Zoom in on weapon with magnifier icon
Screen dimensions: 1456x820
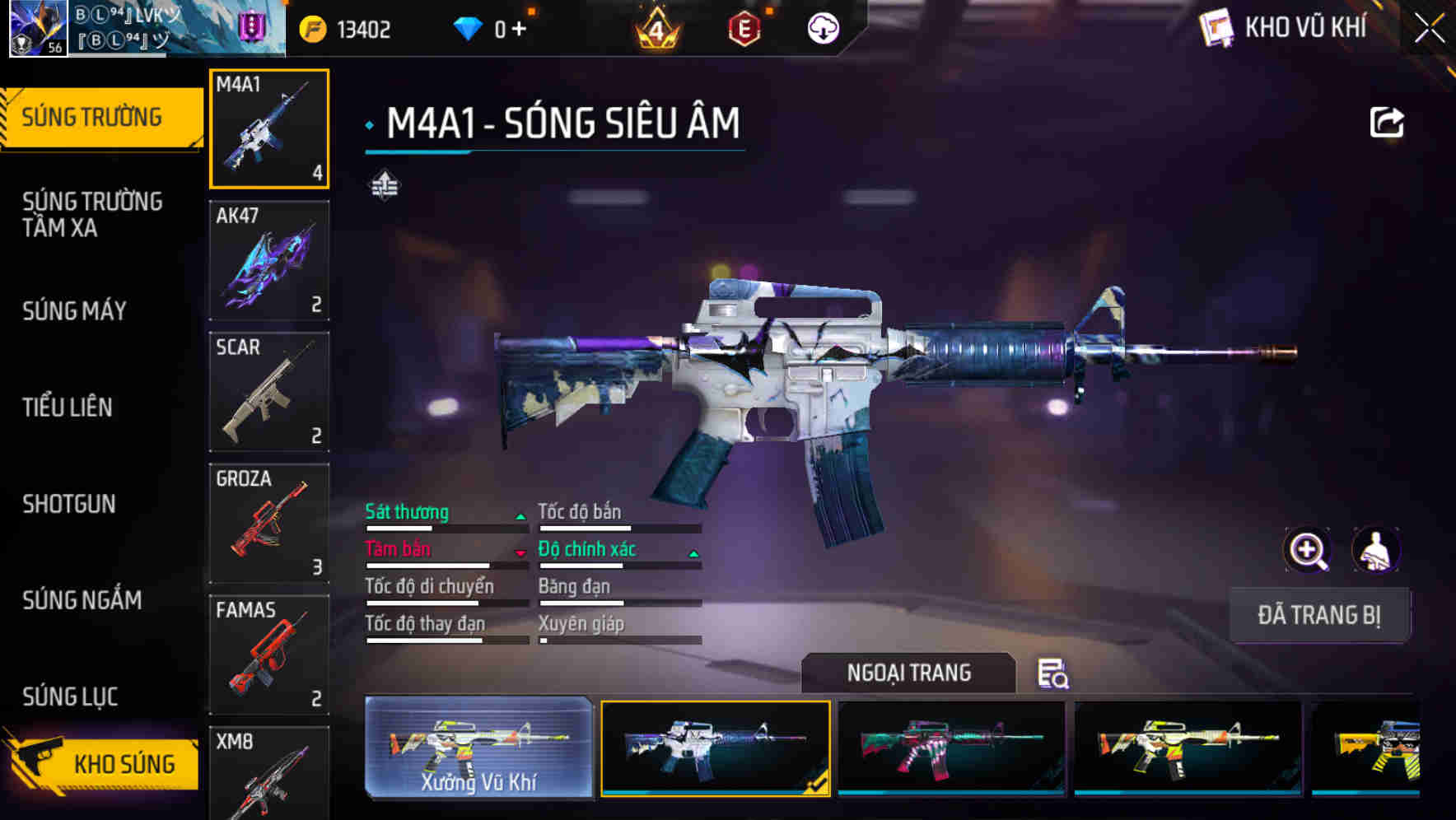[x=1307, y=550]
